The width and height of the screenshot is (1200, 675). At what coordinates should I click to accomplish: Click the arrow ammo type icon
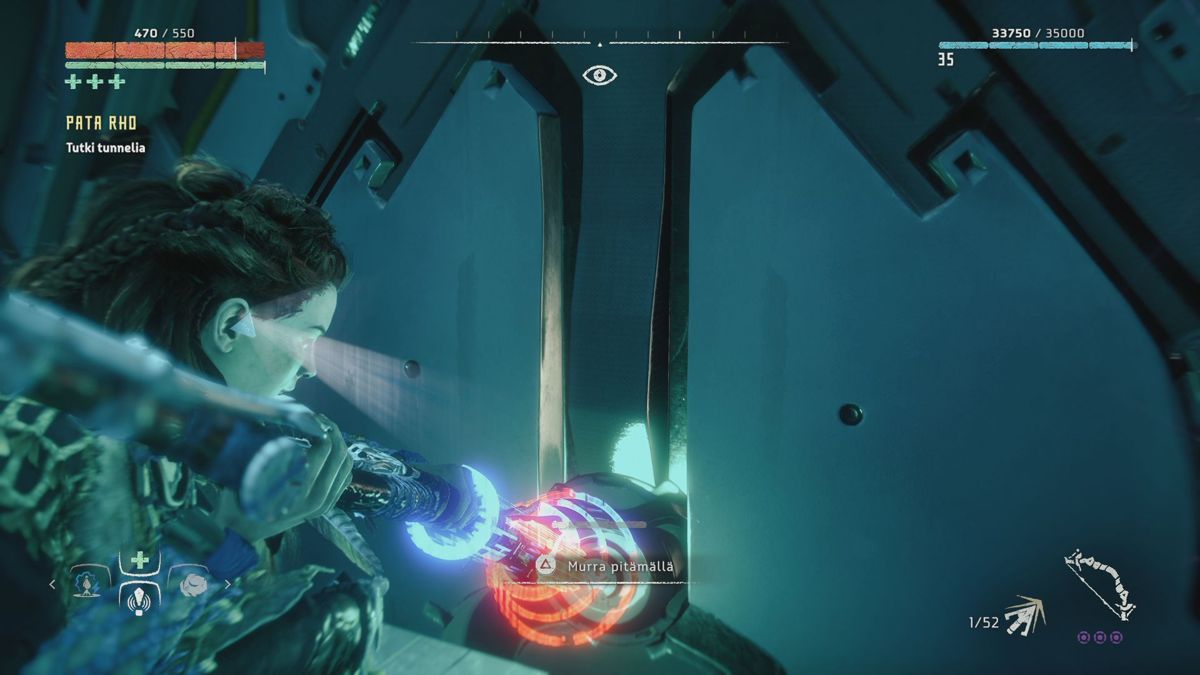point(1024,616)
